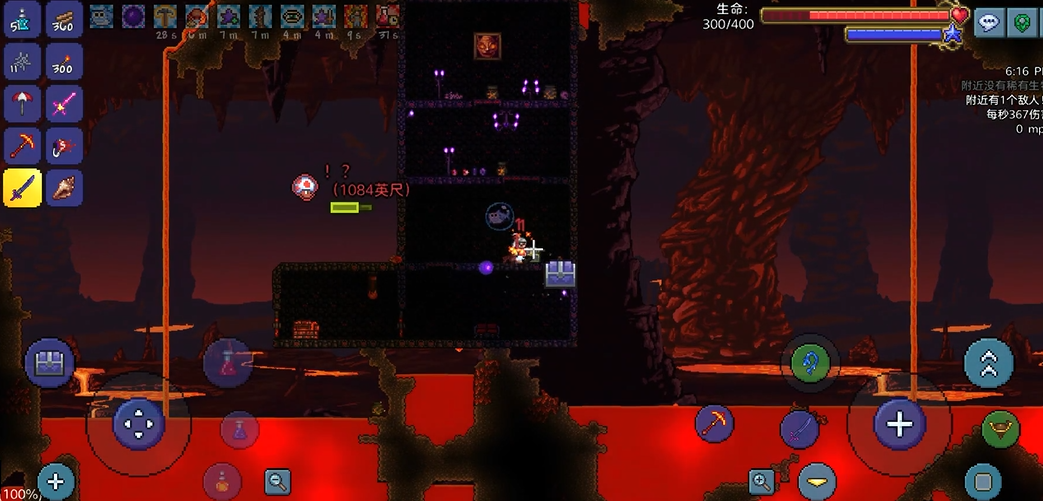Select the pink phasesaber hotbar slot
Image resolution: width=1043 pixels, height=501 pixels.
tap(64, 103)
